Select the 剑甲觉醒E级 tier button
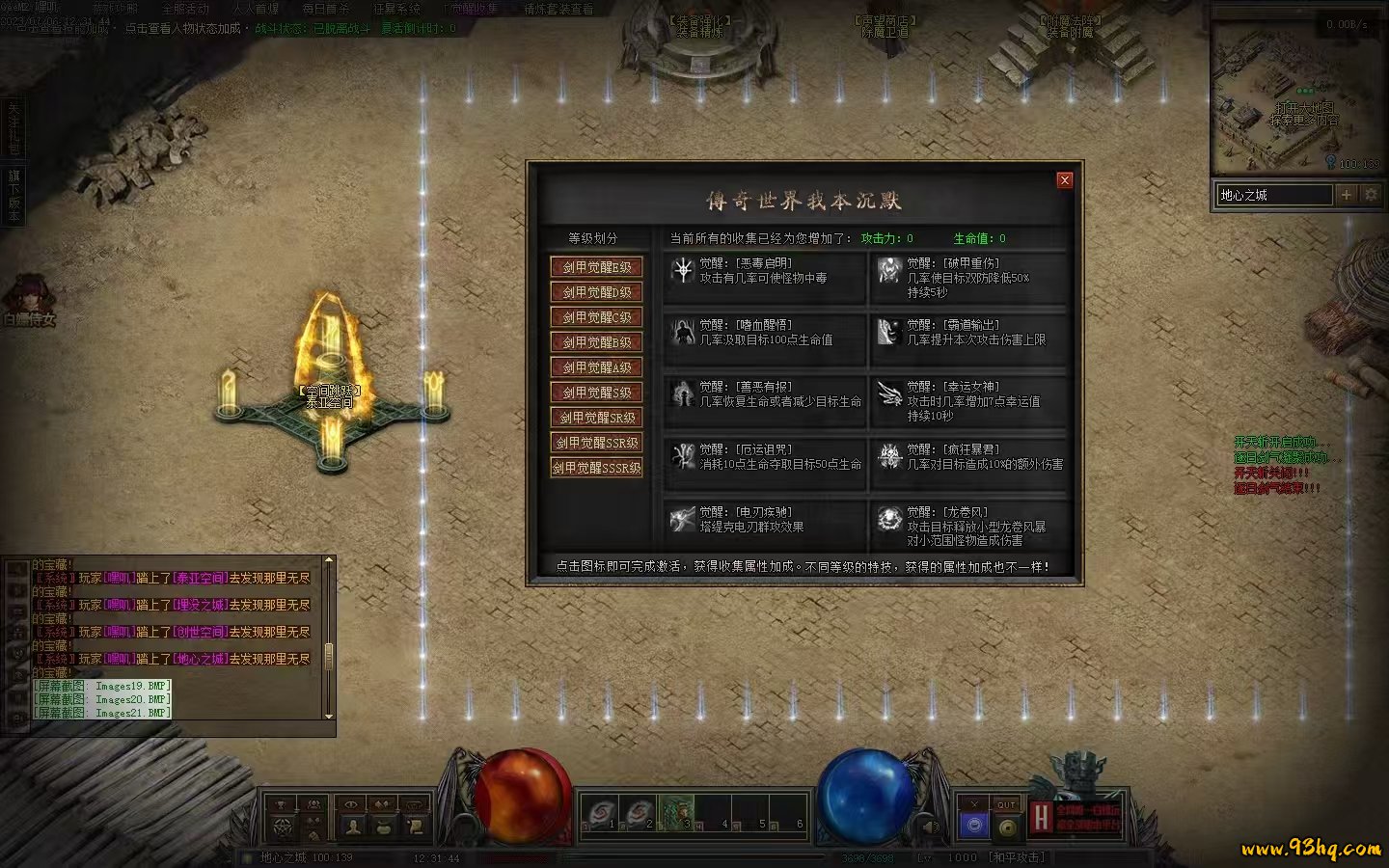1389x868 pixels. [596, 267]
